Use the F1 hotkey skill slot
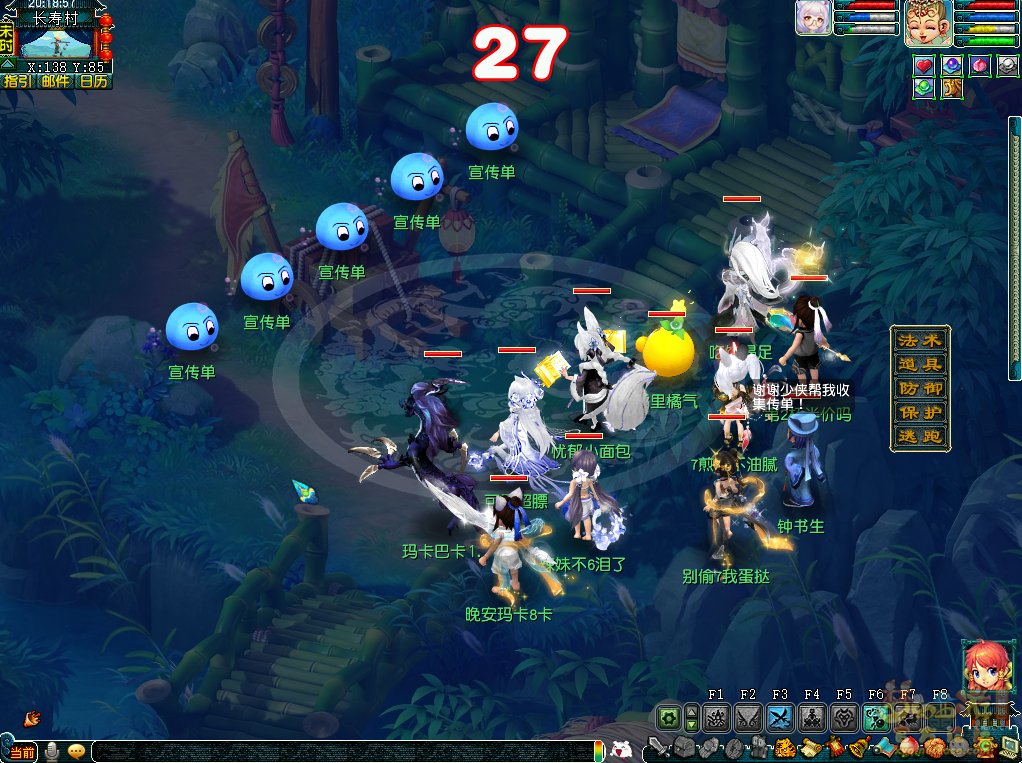 tap(715, 717)
